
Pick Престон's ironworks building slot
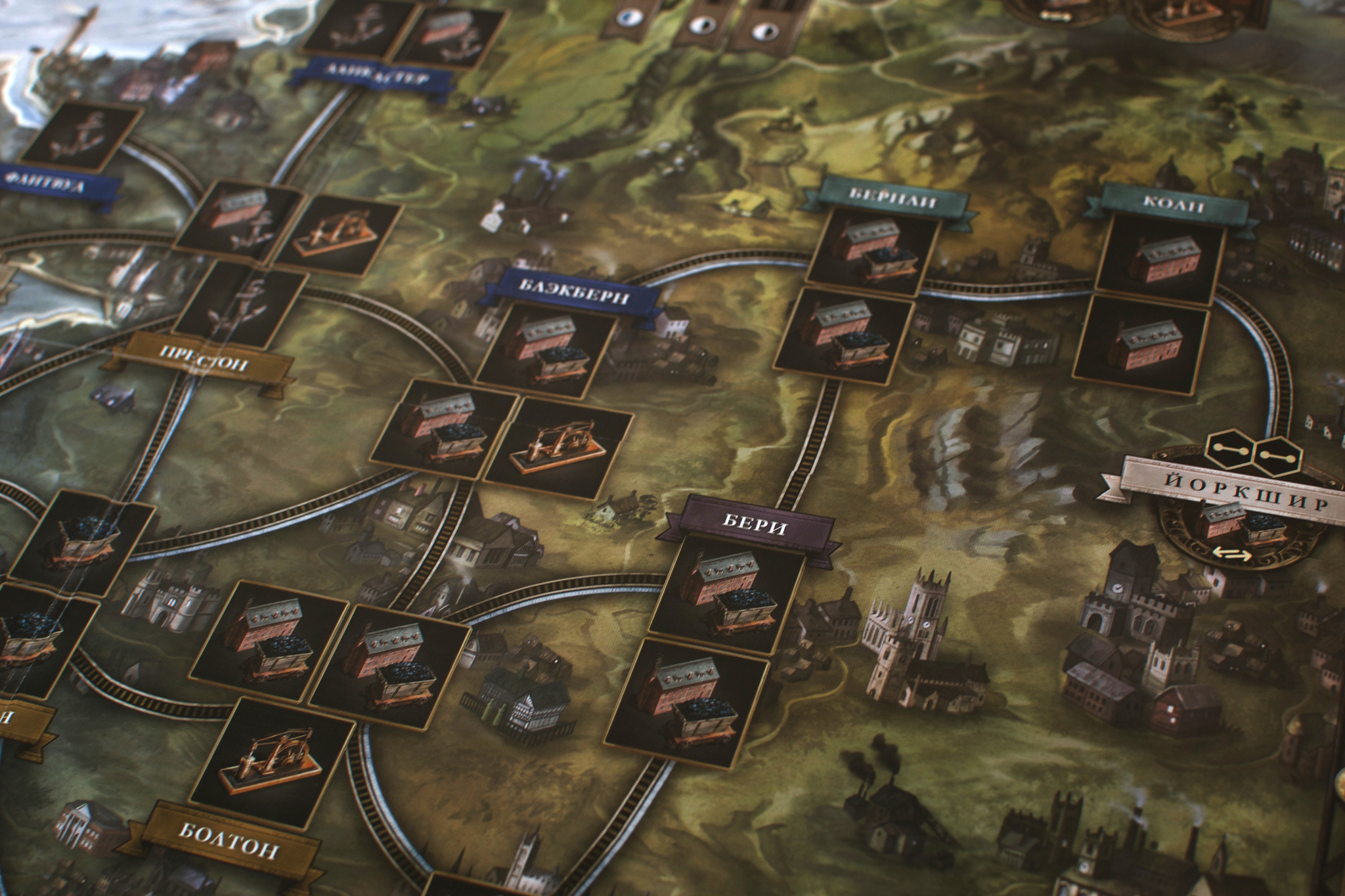coord(338,236)
